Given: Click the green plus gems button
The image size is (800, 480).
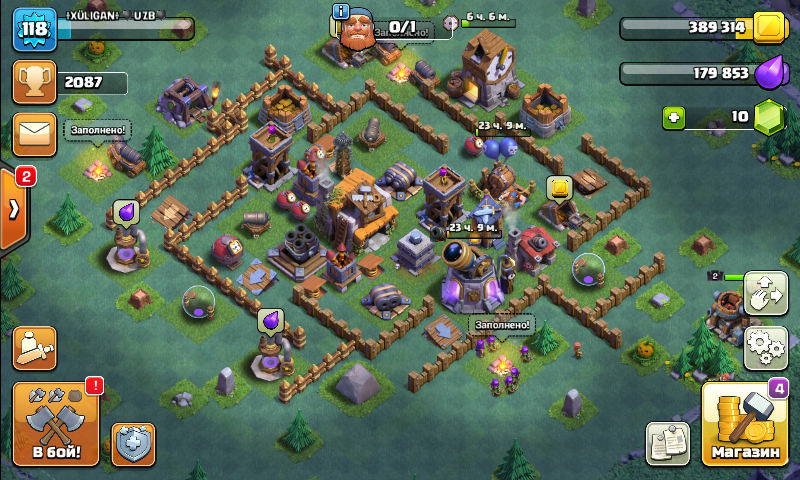Looking at the screenshot, I should (x=674, y=118).
